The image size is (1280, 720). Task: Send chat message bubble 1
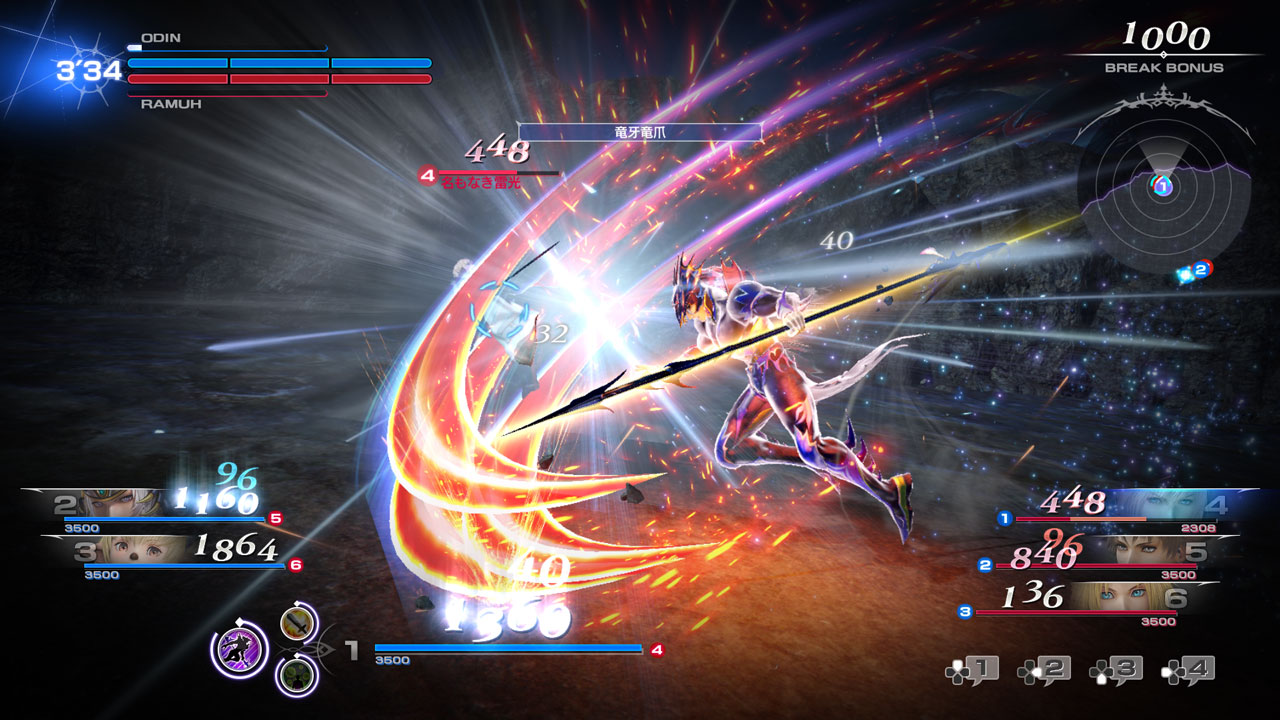pyautogui.click(x=972, y=669)
